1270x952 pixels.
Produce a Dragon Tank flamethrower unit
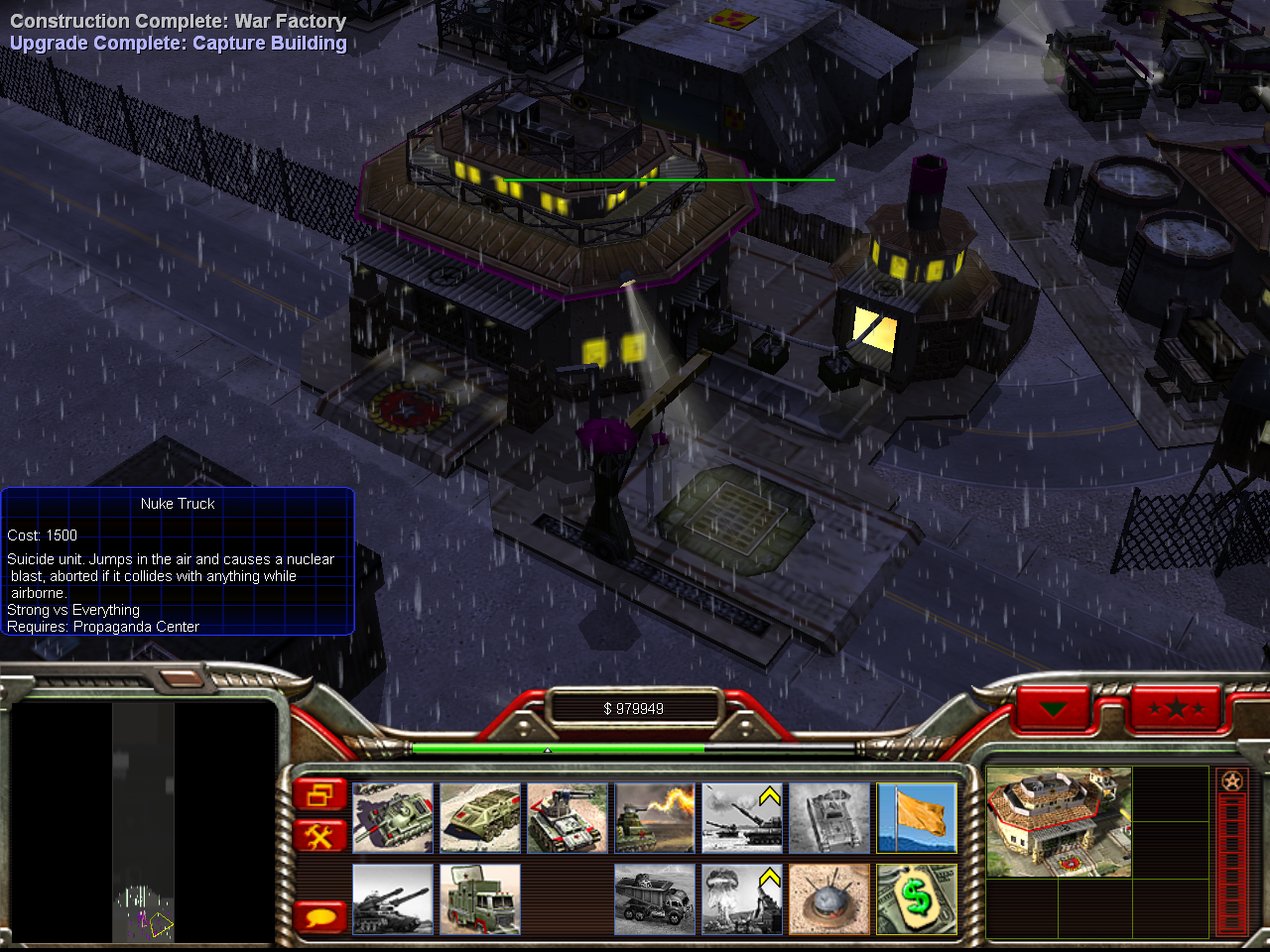point(655,818)
